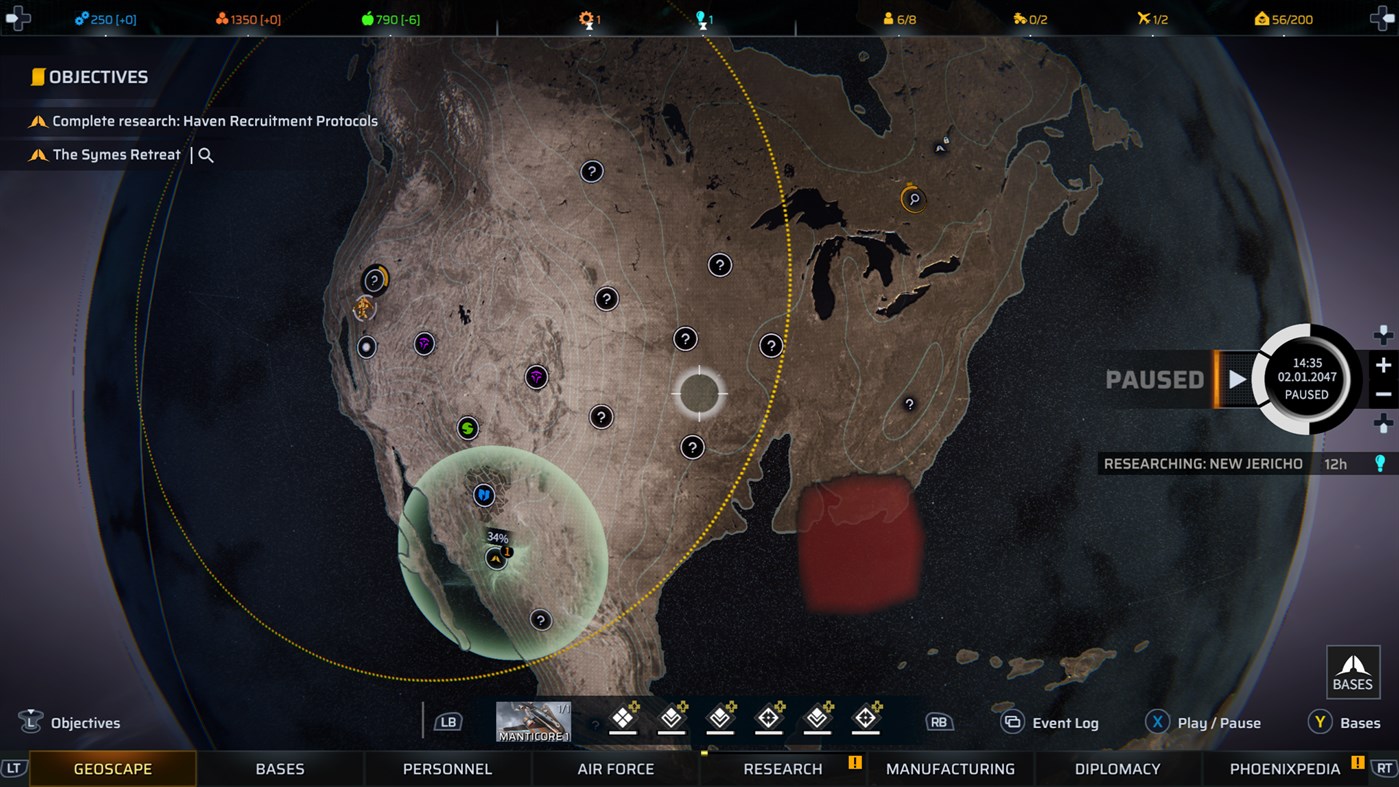Open the Event Log
1399x787 pixels.
tap(1013, 722)
